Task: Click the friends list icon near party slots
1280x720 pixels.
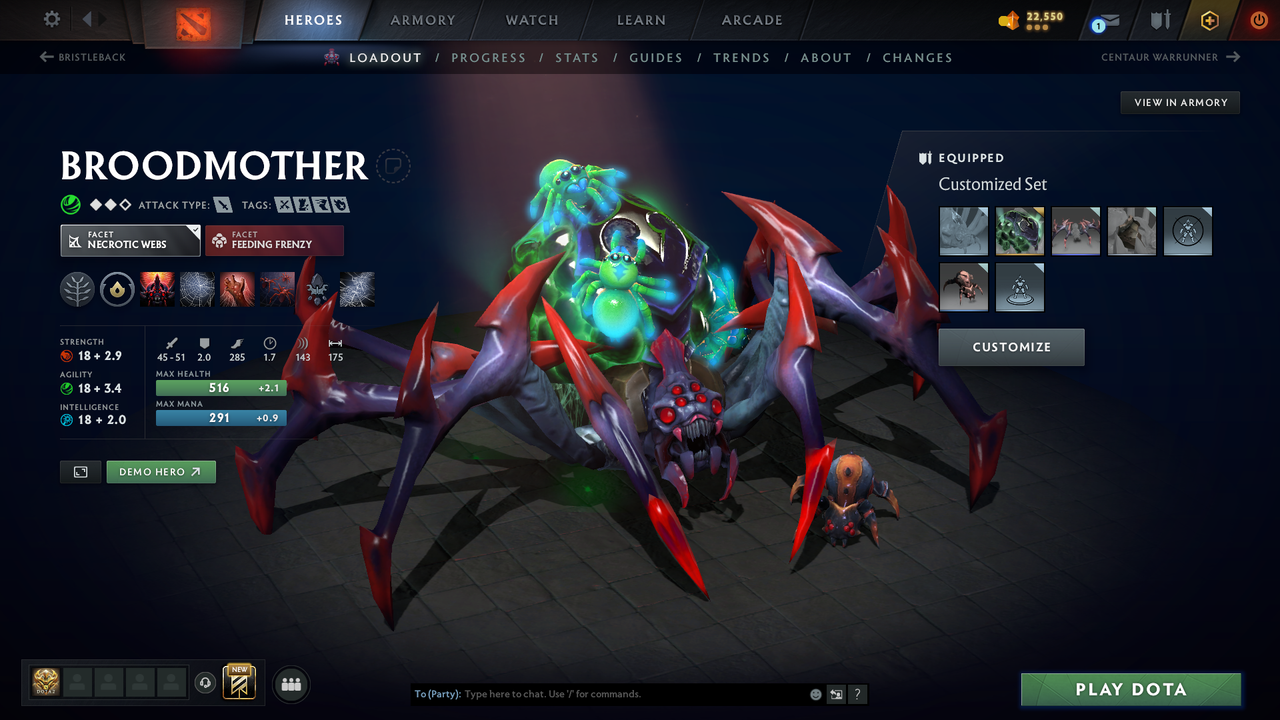Action: (x=290, y=683)
